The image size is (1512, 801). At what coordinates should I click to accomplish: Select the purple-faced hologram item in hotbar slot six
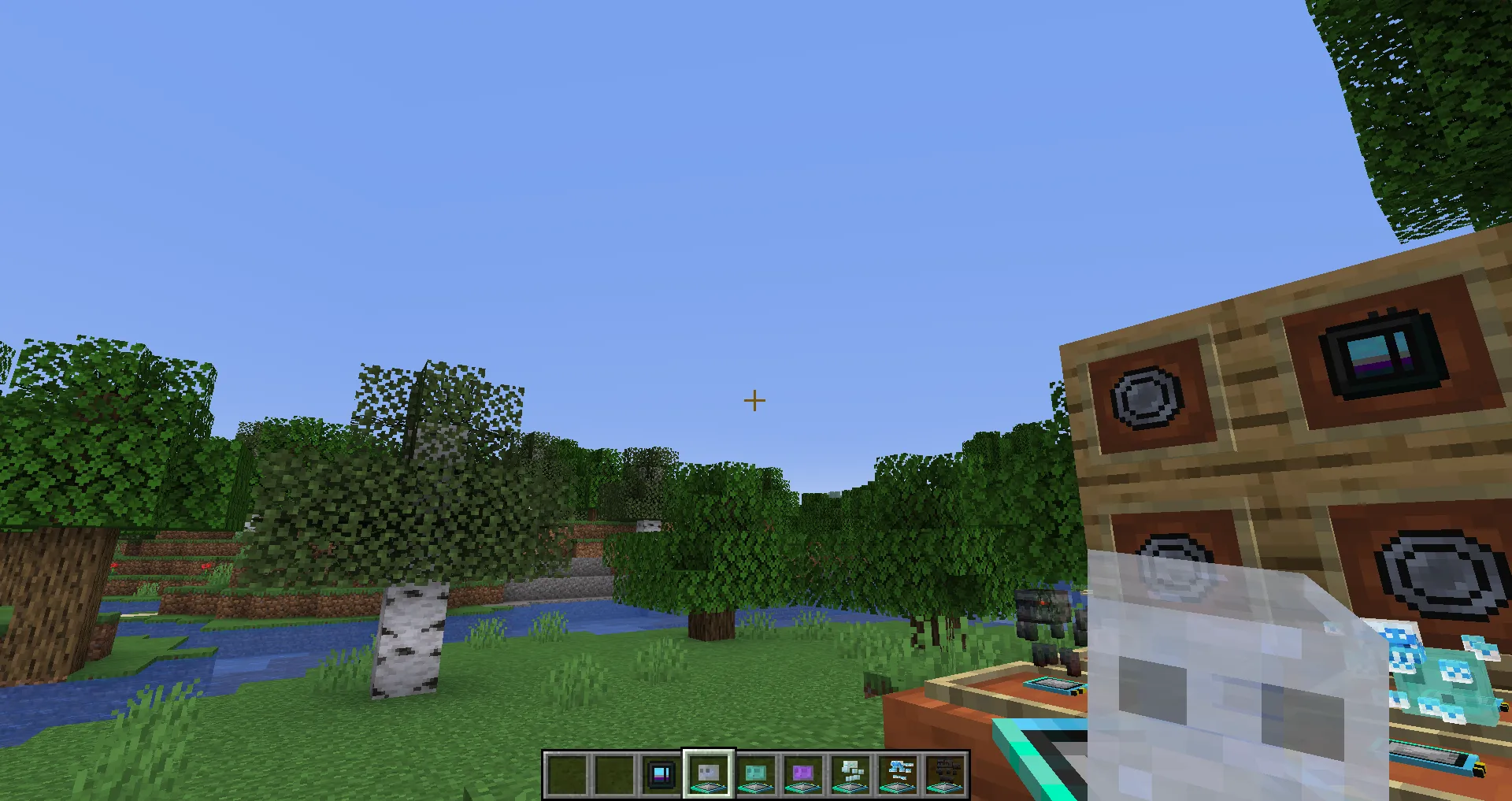click(x=802, y=776)
